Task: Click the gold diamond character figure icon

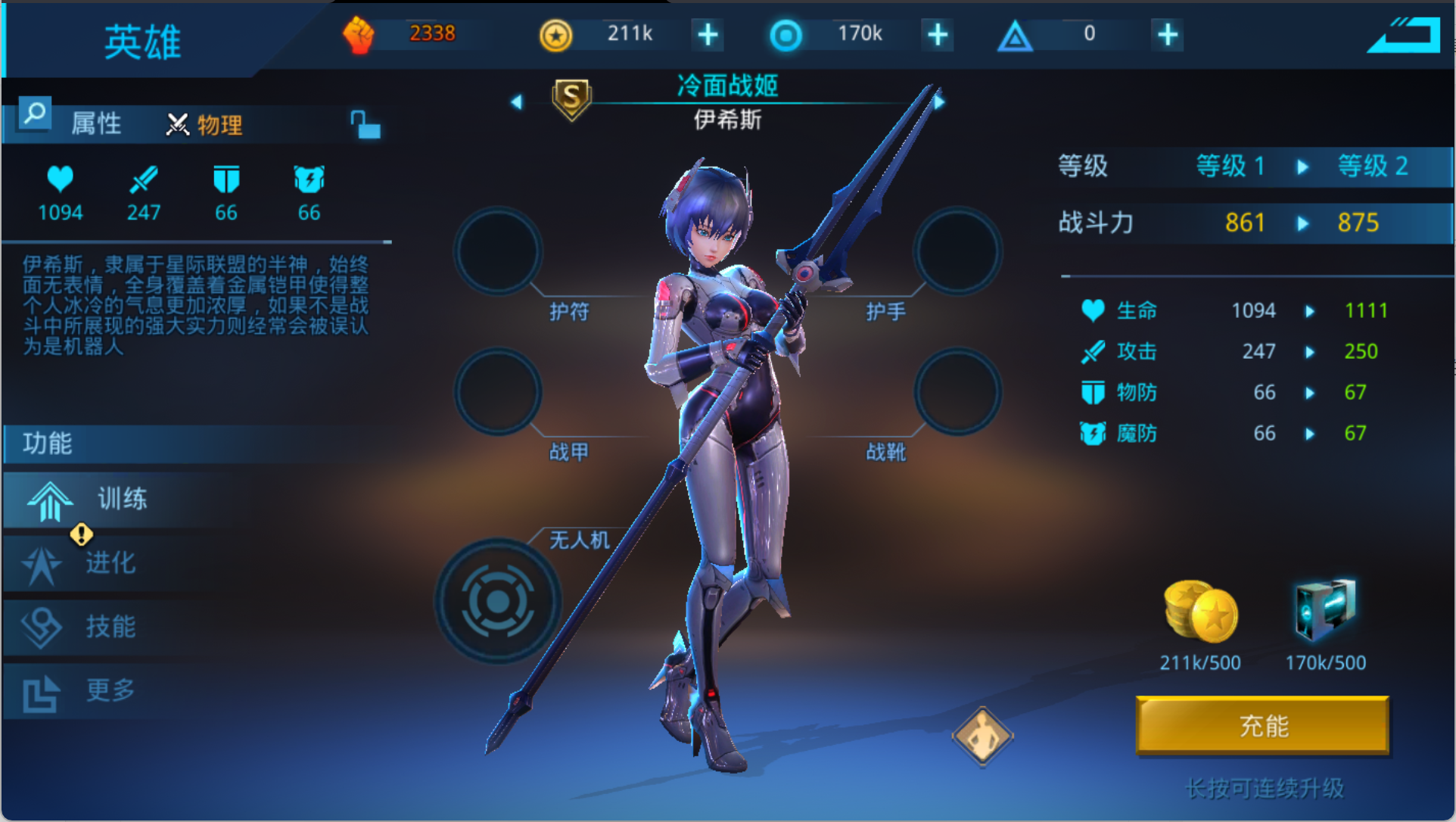Action: [982, 736]
